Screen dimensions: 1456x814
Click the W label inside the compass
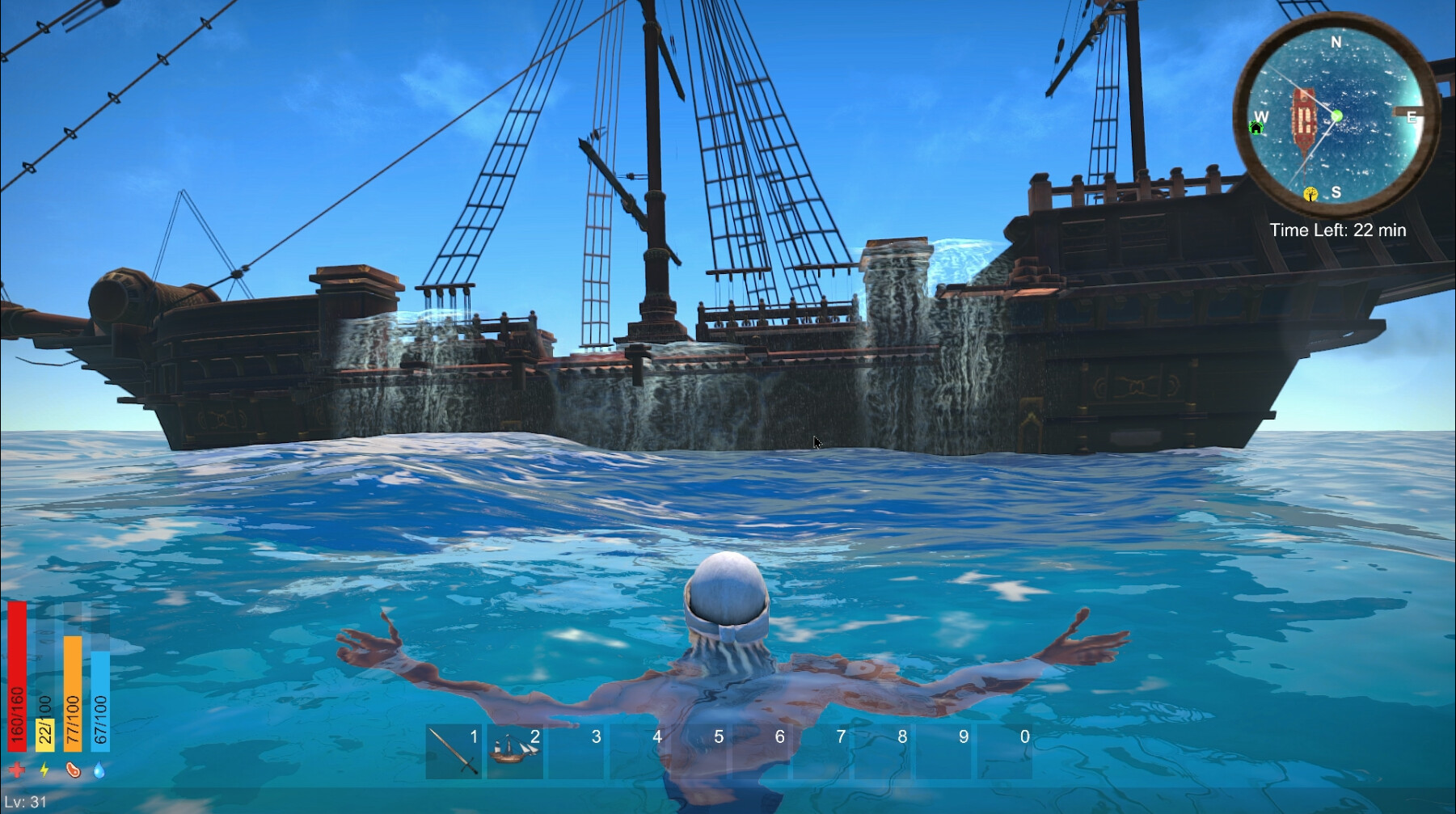tap(1261, 116)
